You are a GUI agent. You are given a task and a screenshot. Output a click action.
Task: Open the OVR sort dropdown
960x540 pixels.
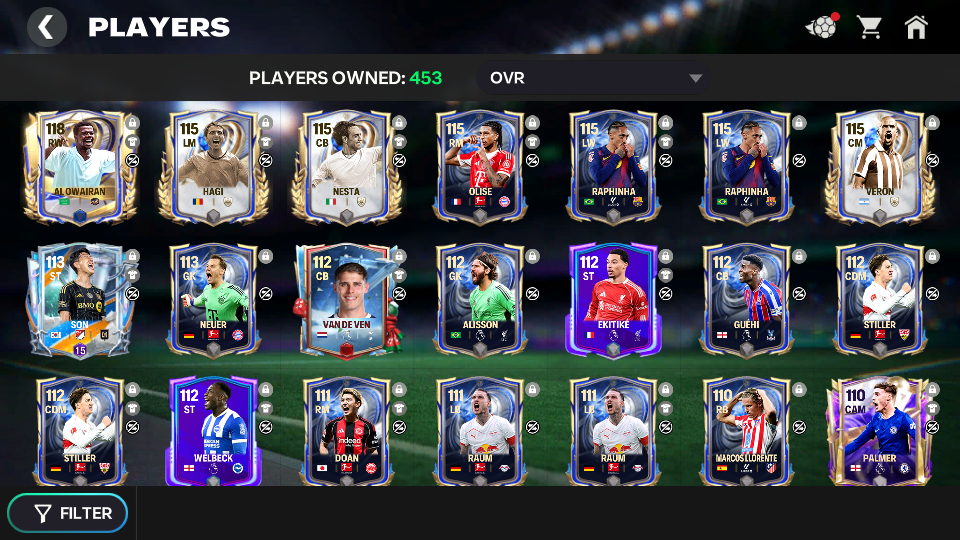[x=595, y=78]
